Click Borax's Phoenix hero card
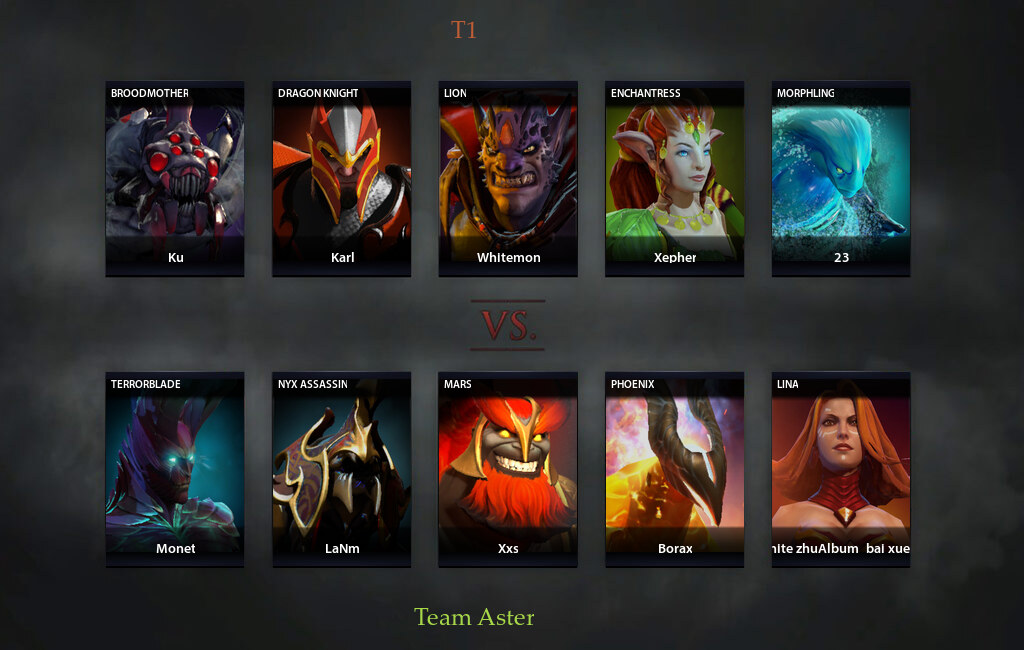Viewport: 1024px width, 650px height. pyautogui.click(x=674, y=469)
